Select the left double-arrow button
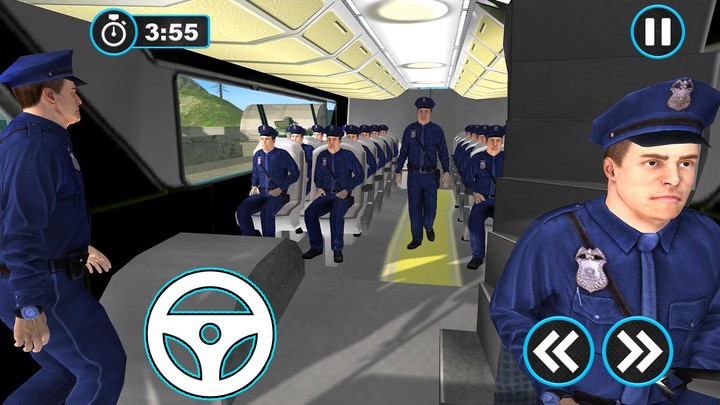This screenshot has height=405, width=720. click(559, 351)
